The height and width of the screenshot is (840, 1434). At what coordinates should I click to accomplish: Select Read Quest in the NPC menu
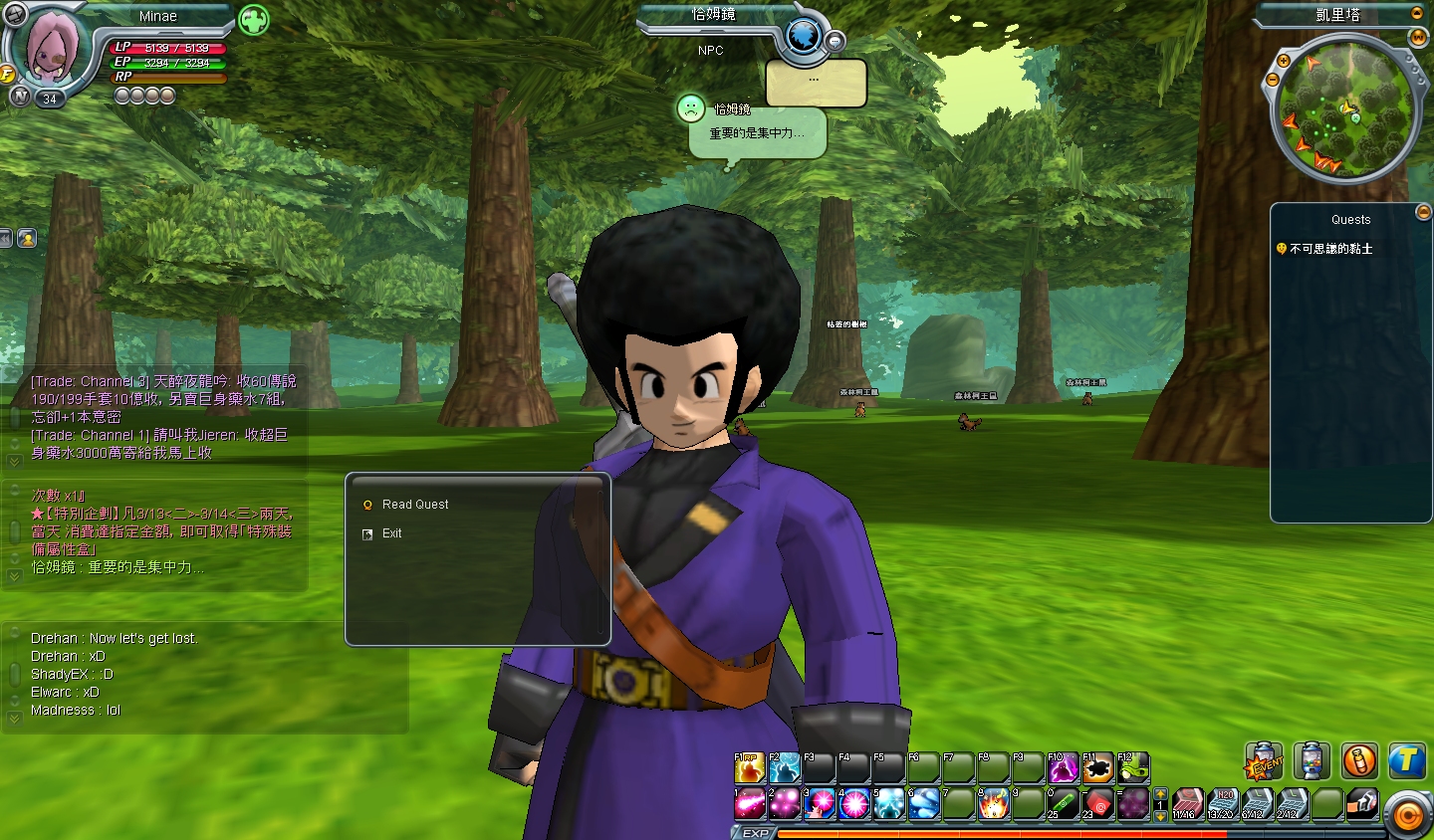(415, 504)
